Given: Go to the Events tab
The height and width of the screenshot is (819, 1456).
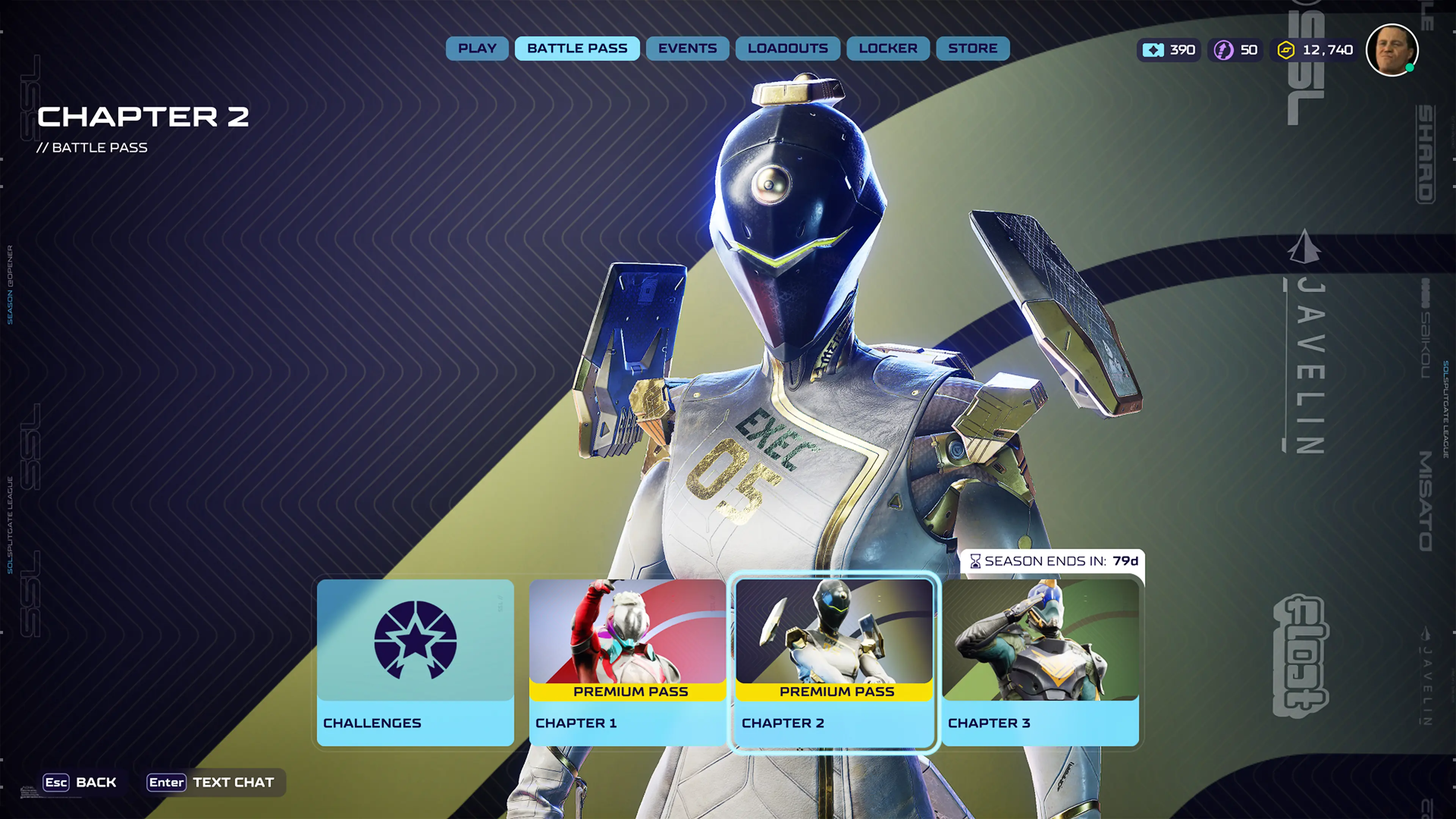Looking at the screenshot, I should [x=687, y=49].
